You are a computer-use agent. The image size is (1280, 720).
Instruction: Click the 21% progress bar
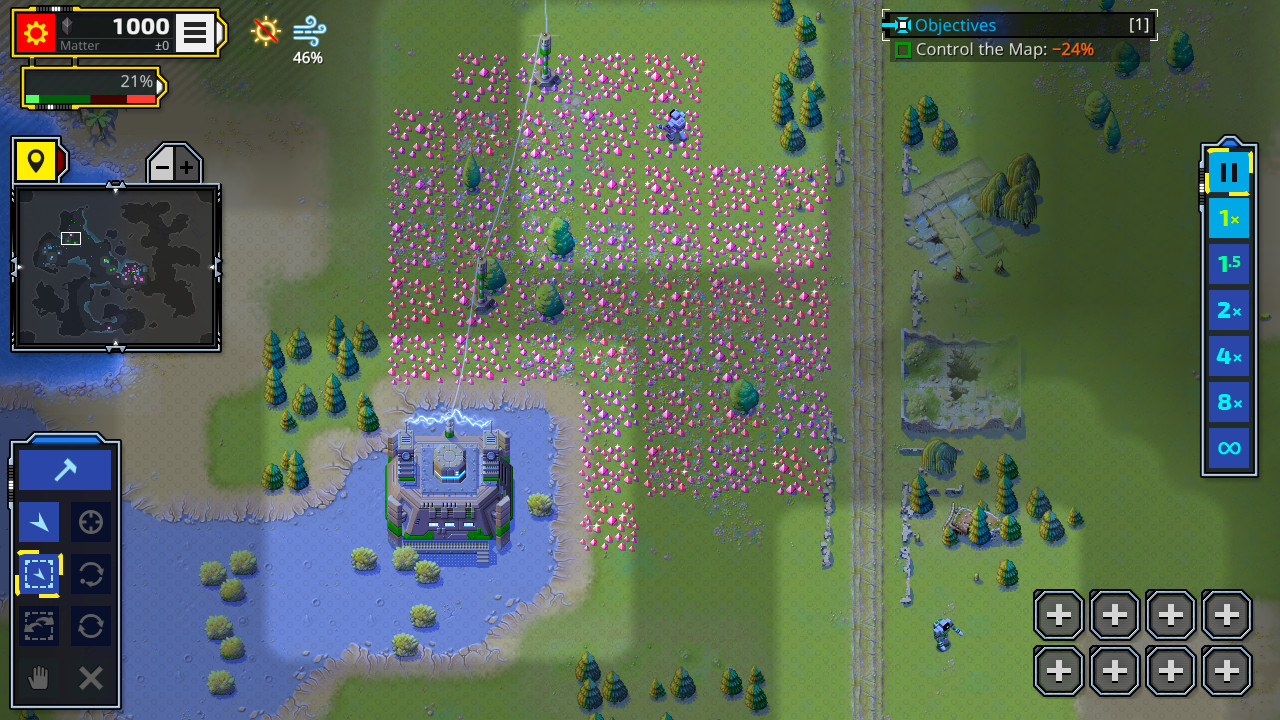pos(90,85)
